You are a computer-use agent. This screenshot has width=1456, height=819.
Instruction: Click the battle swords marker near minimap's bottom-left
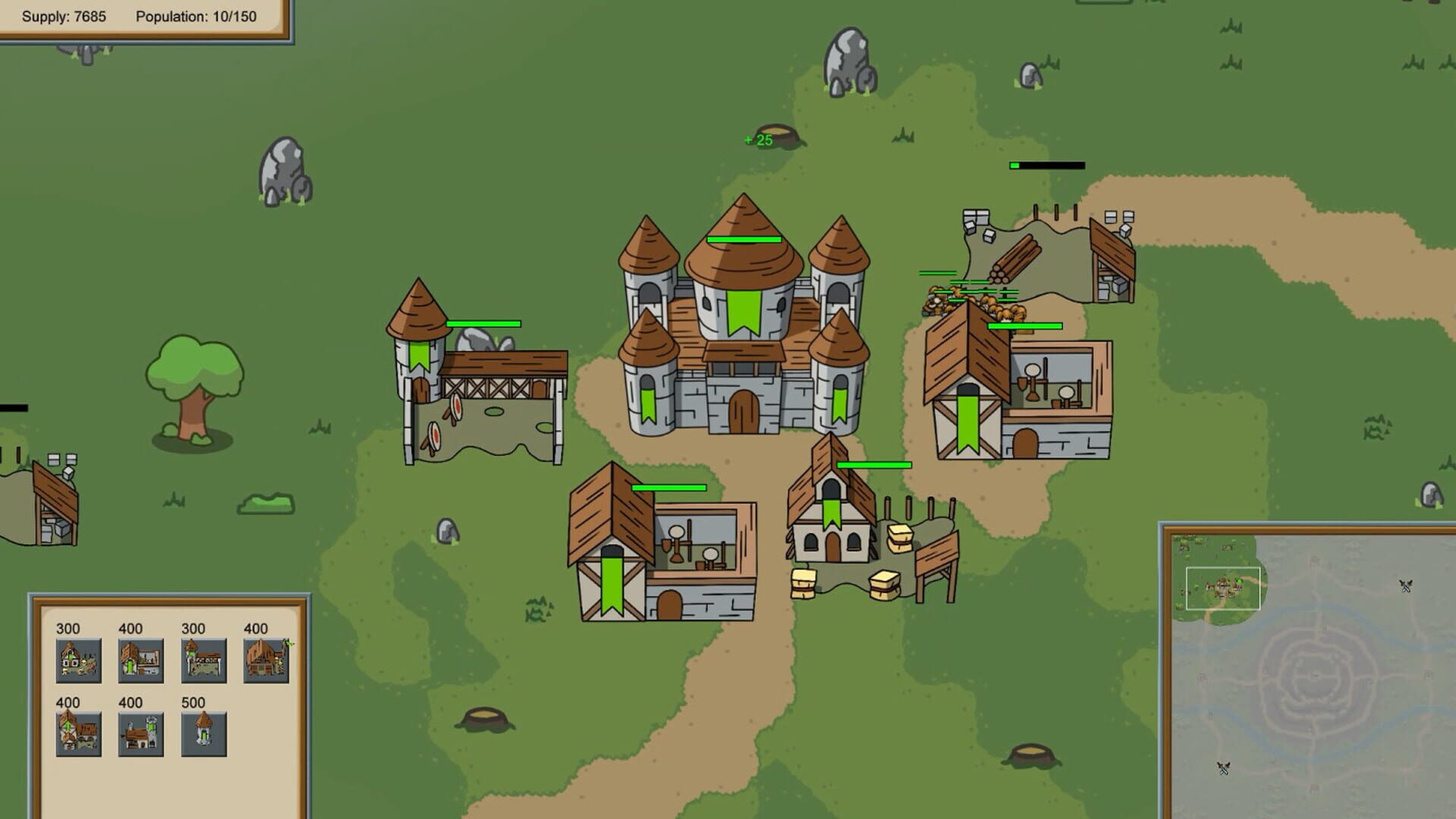tap(1223, 768)
